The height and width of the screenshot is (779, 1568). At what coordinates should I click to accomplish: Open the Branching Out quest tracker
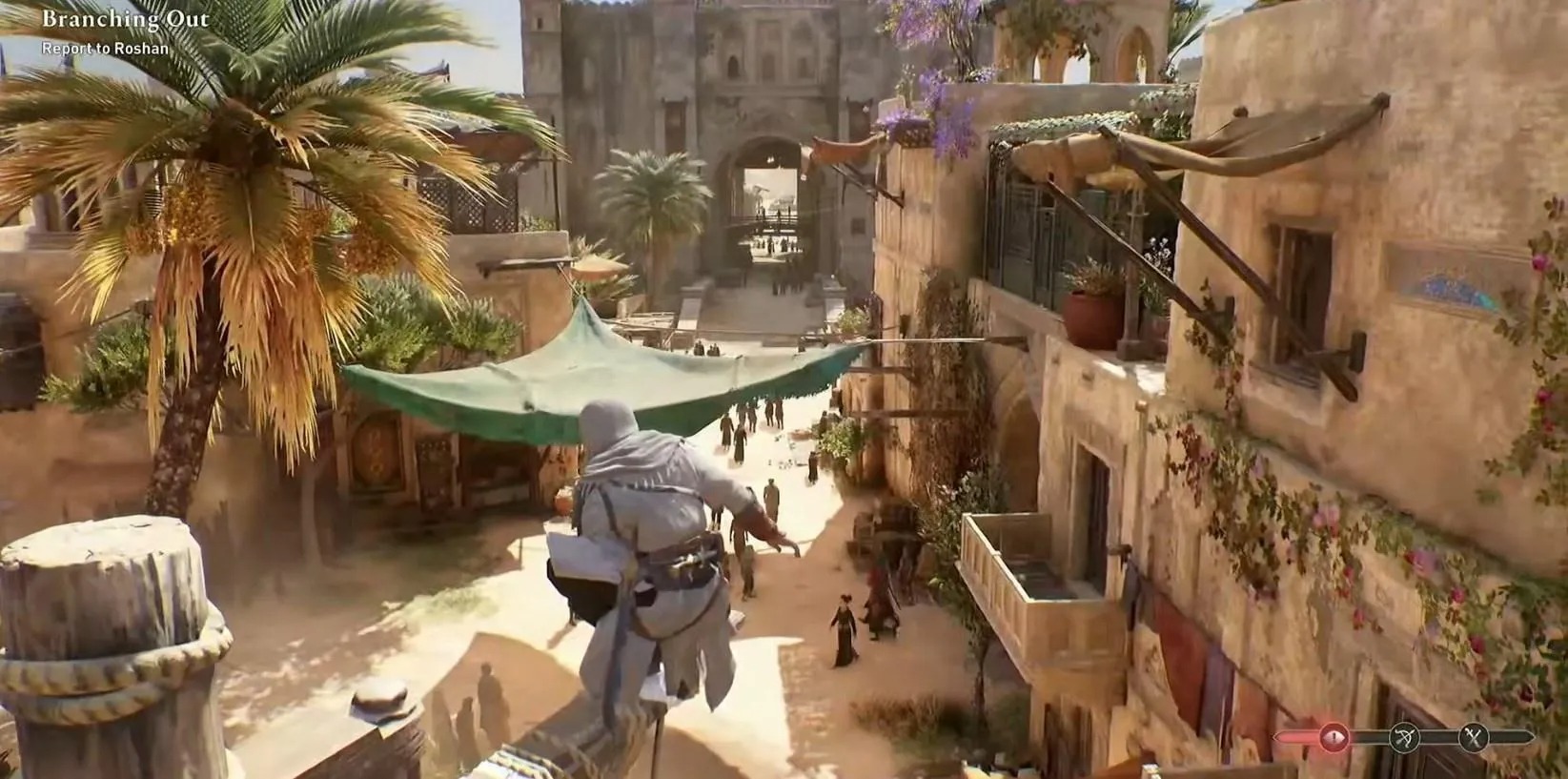pos(125,20)
